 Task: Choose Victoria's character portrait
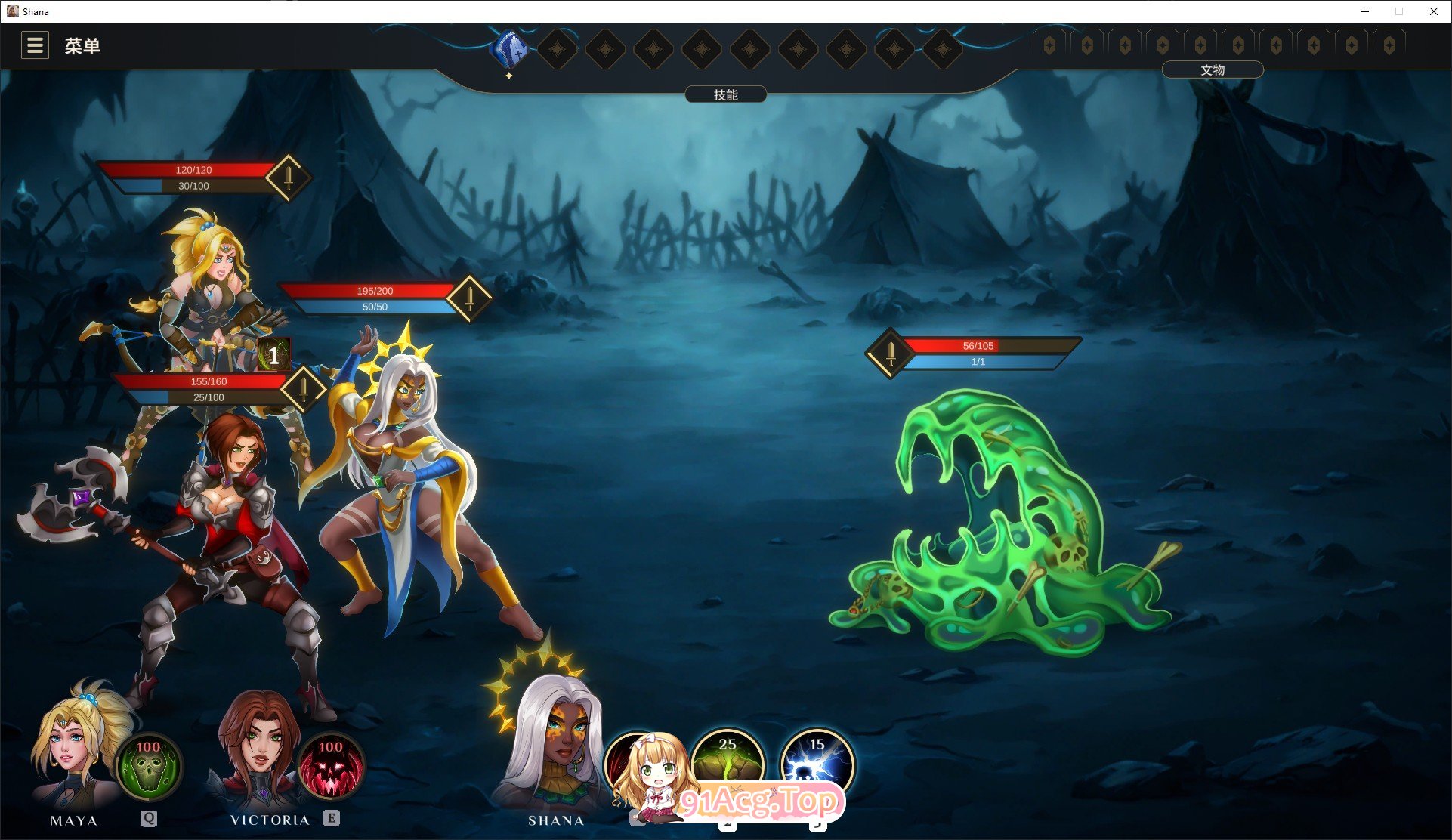pyautogui.click(x=258, y=748)
